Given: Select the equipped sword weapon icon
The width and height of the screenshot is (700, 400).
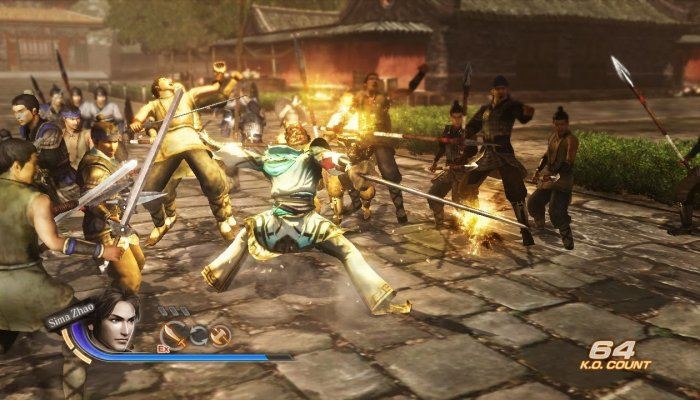Looking at the screenshot, I should pyautogui.click(x=175, y=335).
